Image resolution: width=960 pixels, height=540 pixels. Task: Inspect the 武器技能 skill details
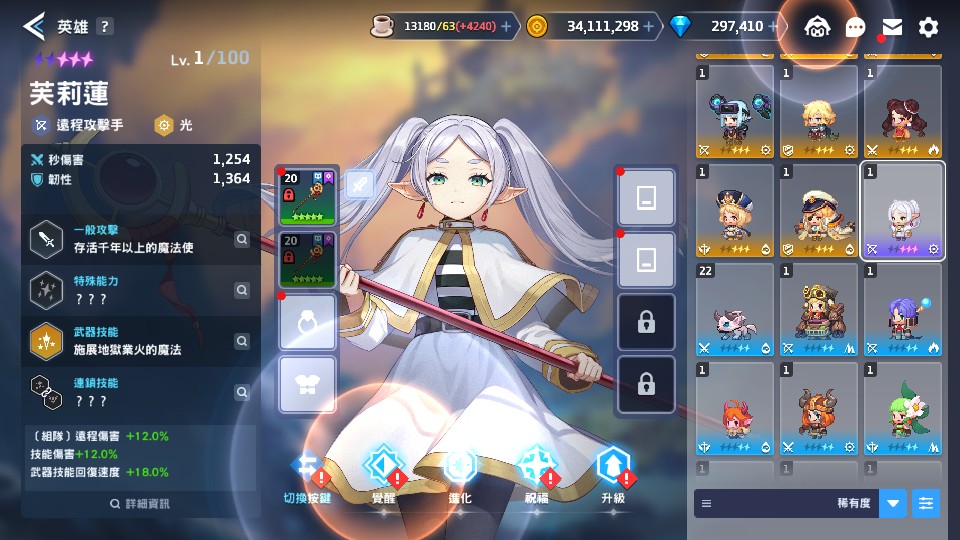242,341
